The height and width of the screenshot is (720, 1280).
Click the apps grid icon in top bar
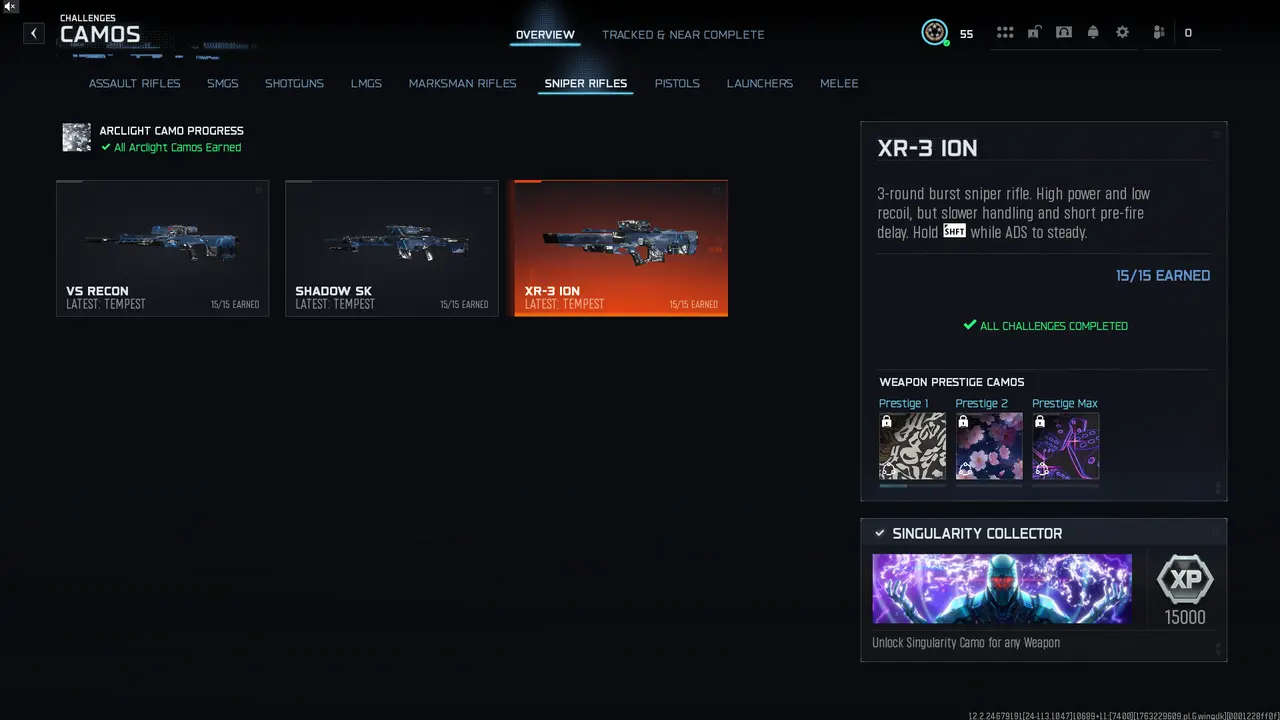1005,31
